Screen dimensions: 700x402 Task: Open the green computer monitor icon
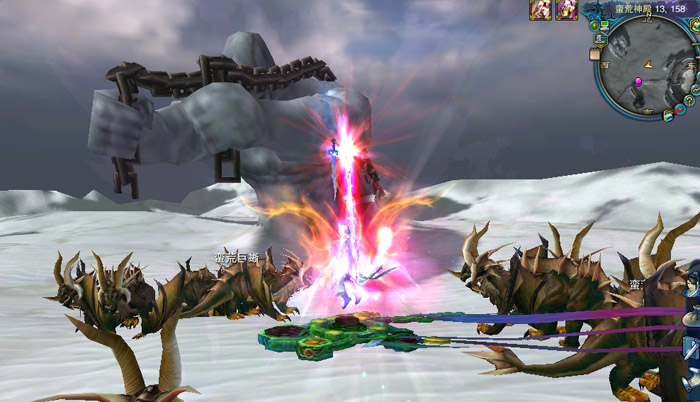pyautogui.click(x=605, y=25)
